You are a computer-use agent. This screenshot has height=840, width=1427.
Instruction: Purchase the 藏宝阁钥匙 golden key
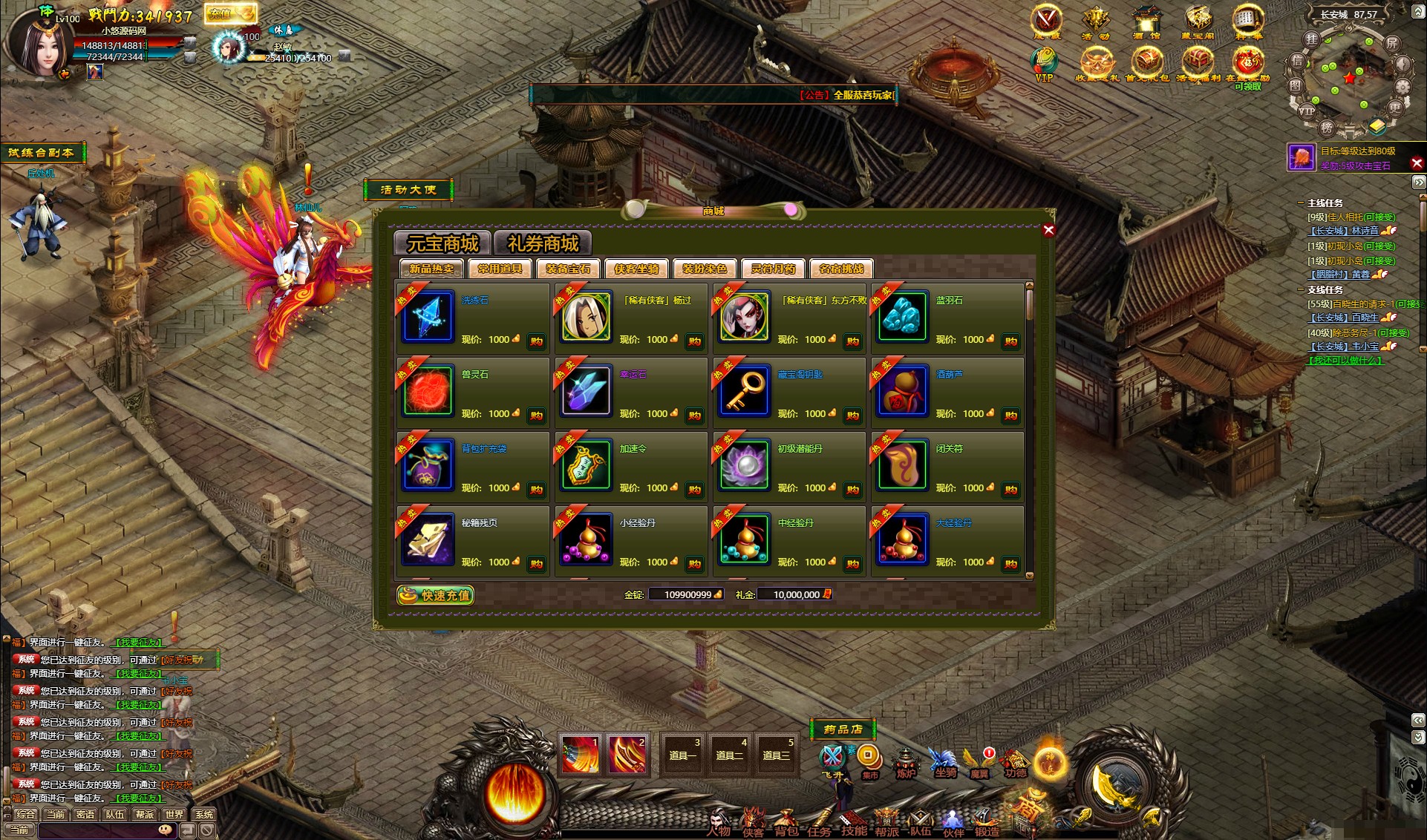[852, 416]
